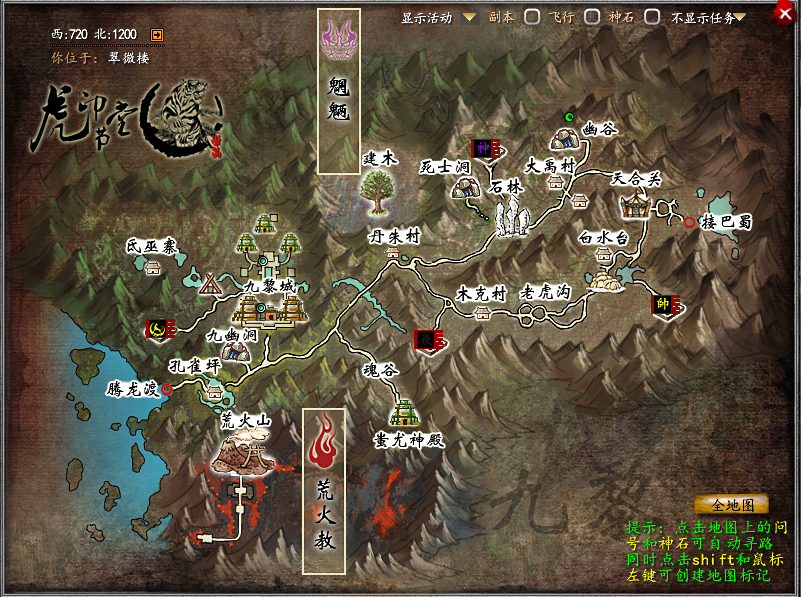Tick the 神石 checkbox
This screenshot has height=597, width=801.
click(x=652, y=17)
